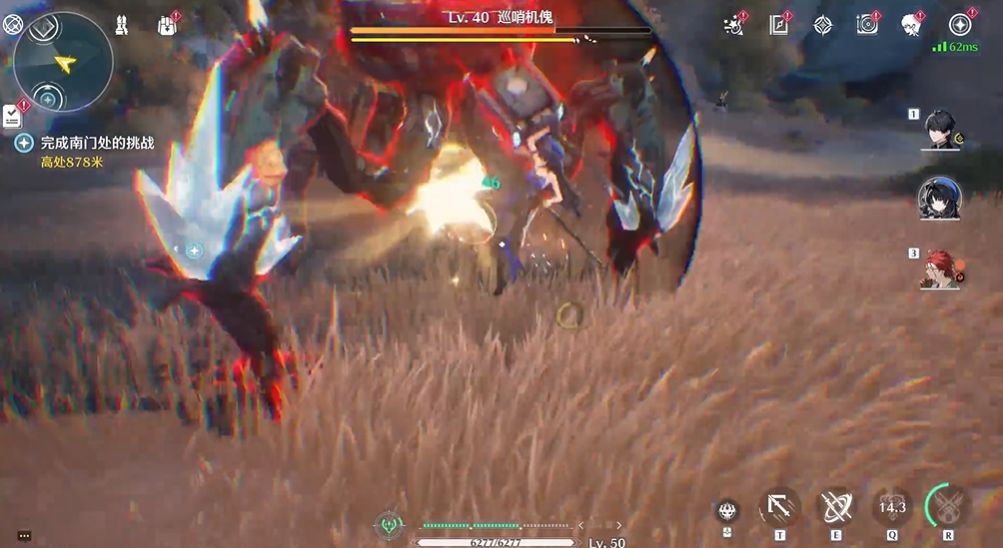
Task: Open the backpack inventory icon
Action: [x=167, y=26]
